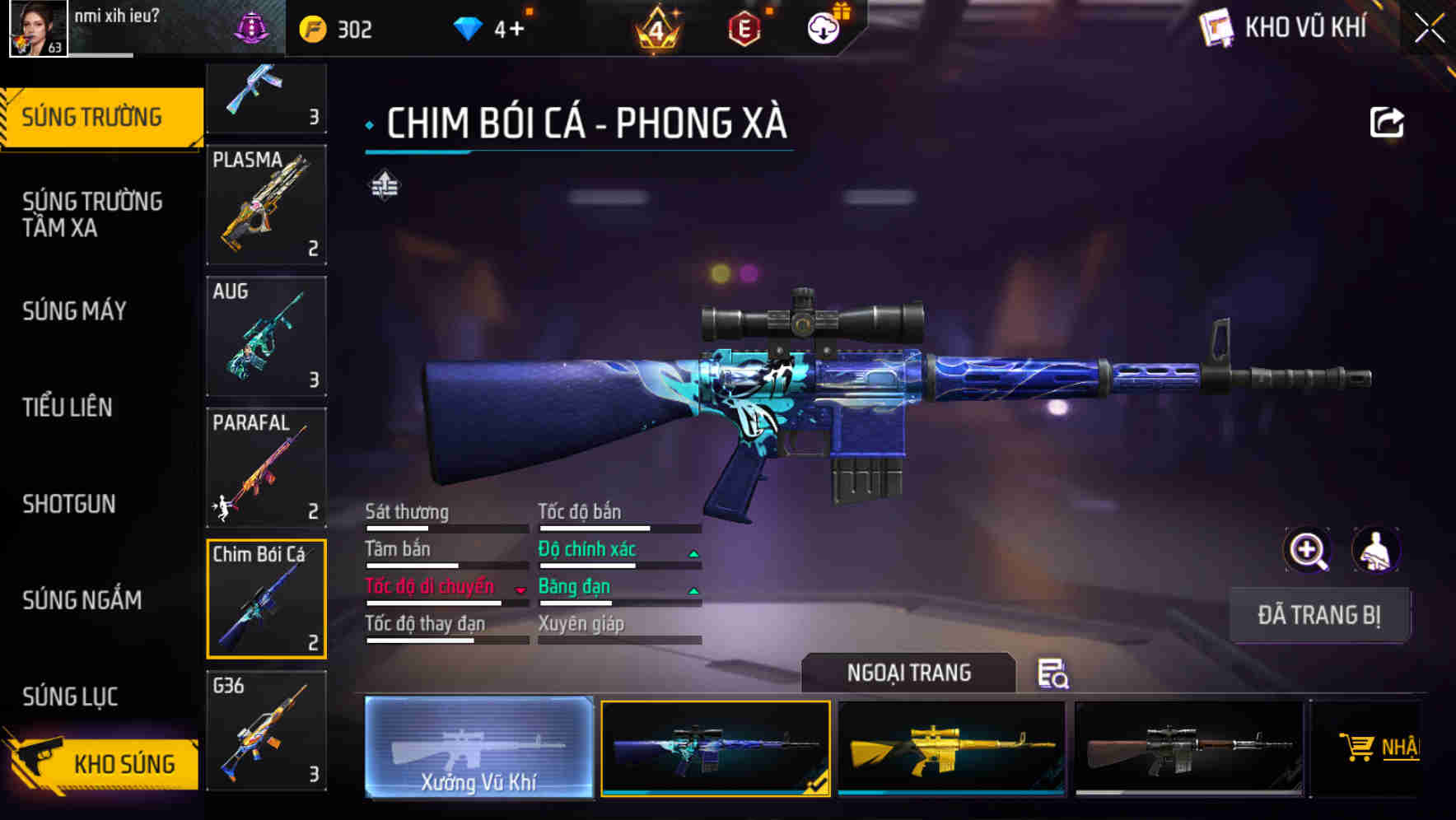Open the NGOẠI TRANG tab

click(x=909, y=673)
